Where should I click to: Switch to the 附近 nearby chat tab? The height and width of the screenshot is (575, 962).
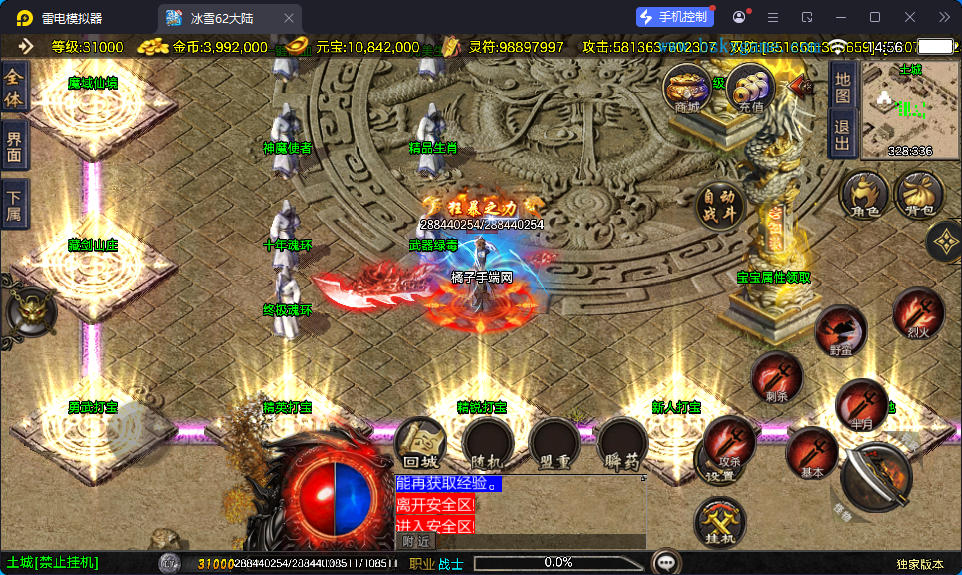coord(418,541)
